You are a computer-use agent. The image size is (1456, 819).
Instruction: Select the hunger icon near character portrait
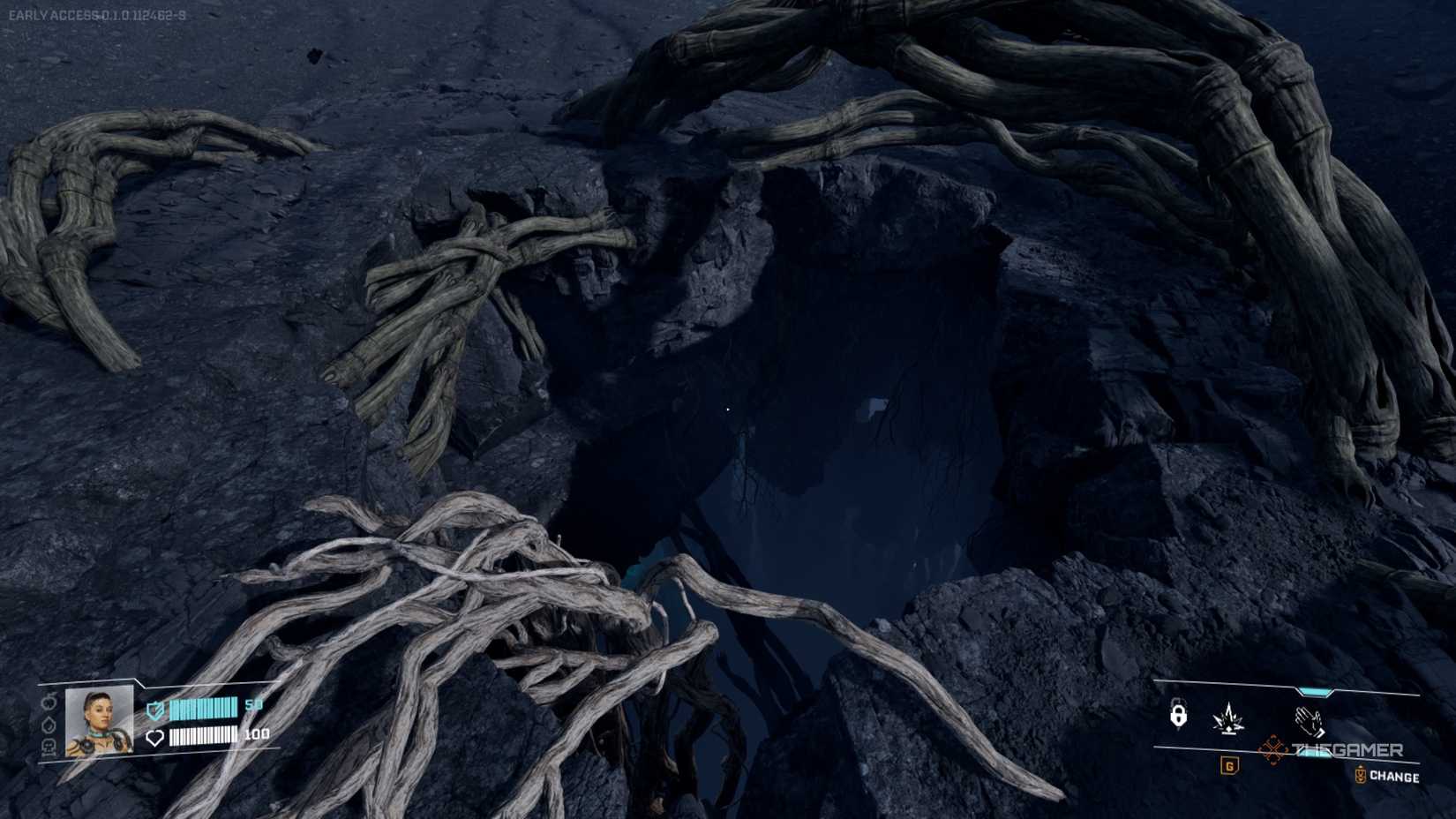[49, 704]
